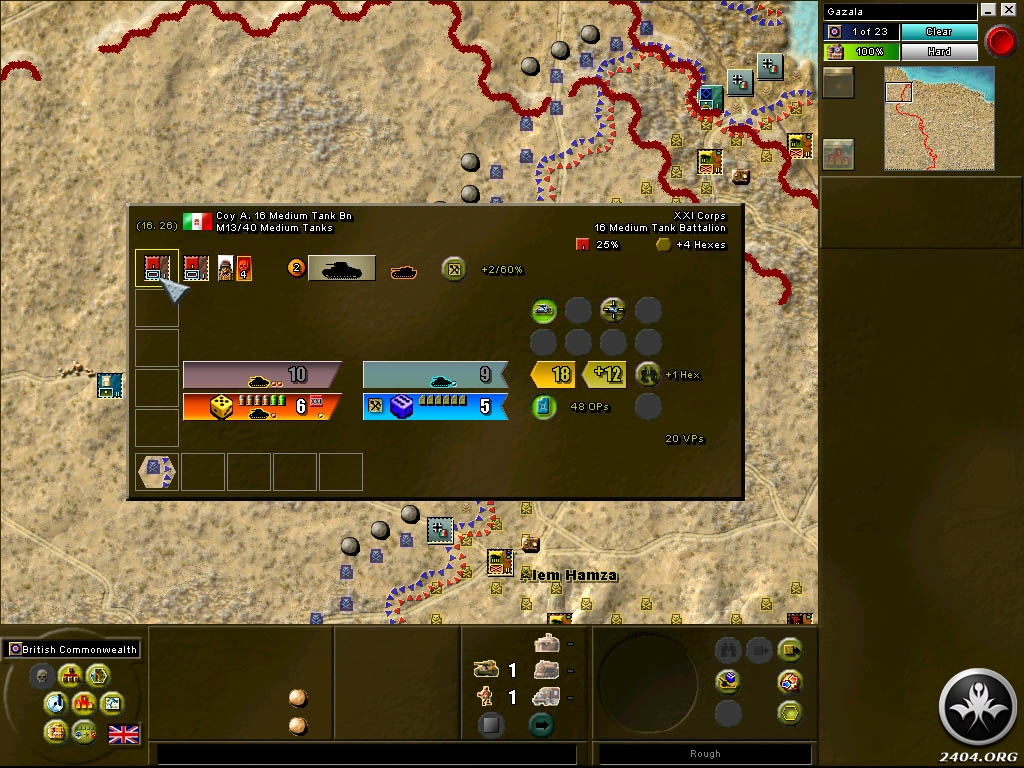Click the red end turn button
The image size is (1024, 768).
click(x=999, y=41)
